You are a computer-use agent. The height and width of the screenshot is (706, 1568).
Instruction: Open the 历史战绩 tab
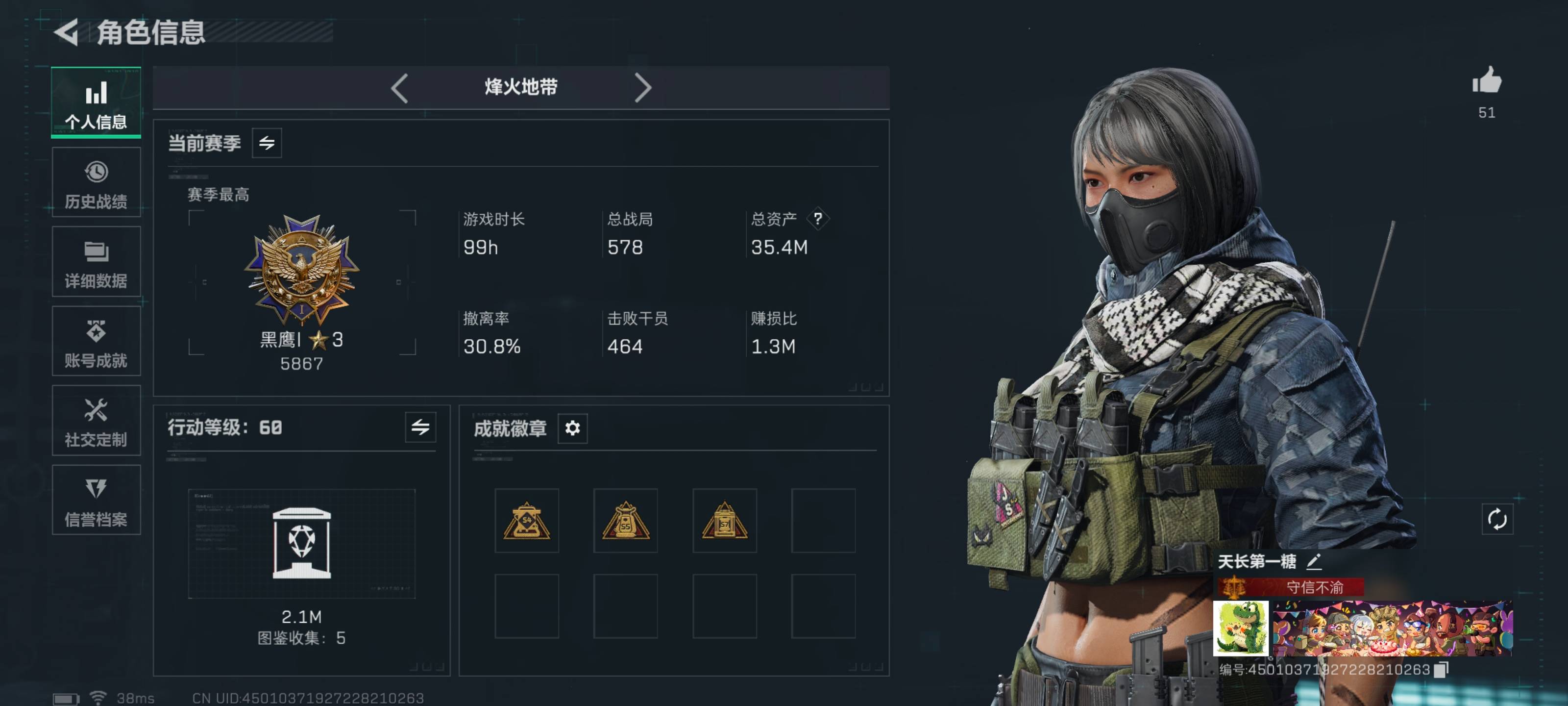(96, 183)
